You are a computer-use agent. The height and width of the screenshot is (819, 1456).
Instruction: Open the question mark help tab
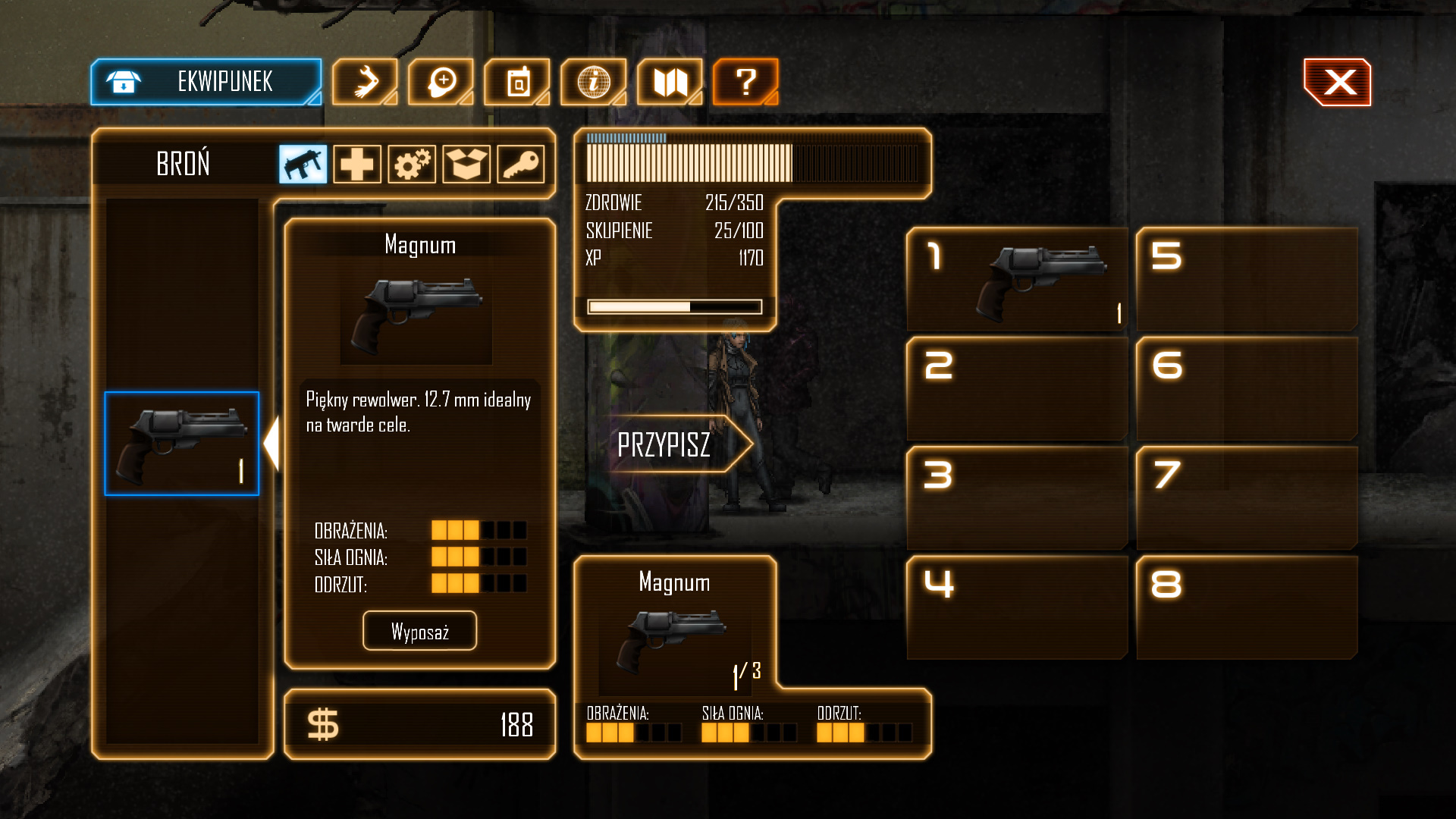(745, 82)
